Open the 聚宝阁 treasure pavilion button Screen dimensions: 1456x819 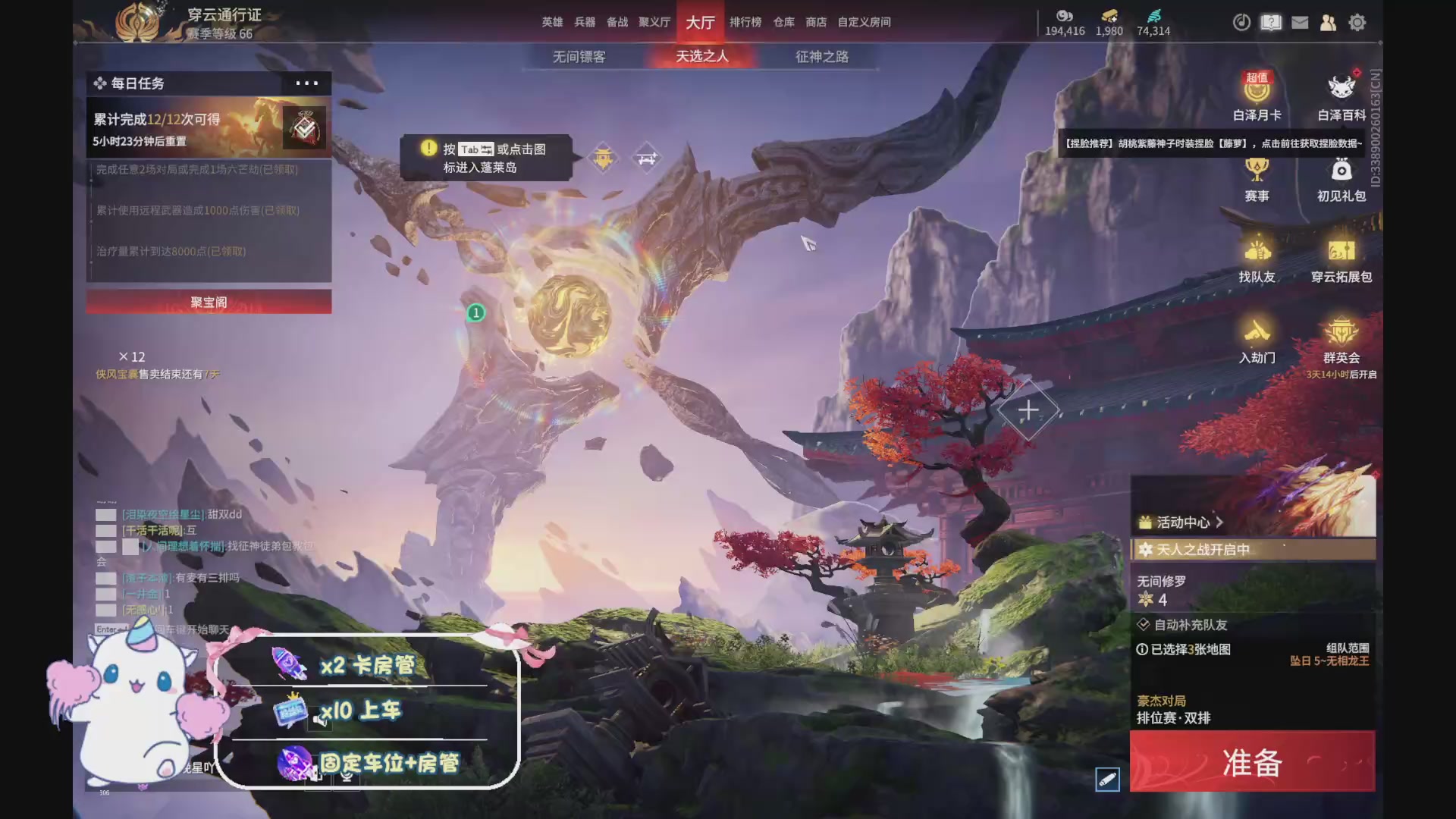[209, 302]
